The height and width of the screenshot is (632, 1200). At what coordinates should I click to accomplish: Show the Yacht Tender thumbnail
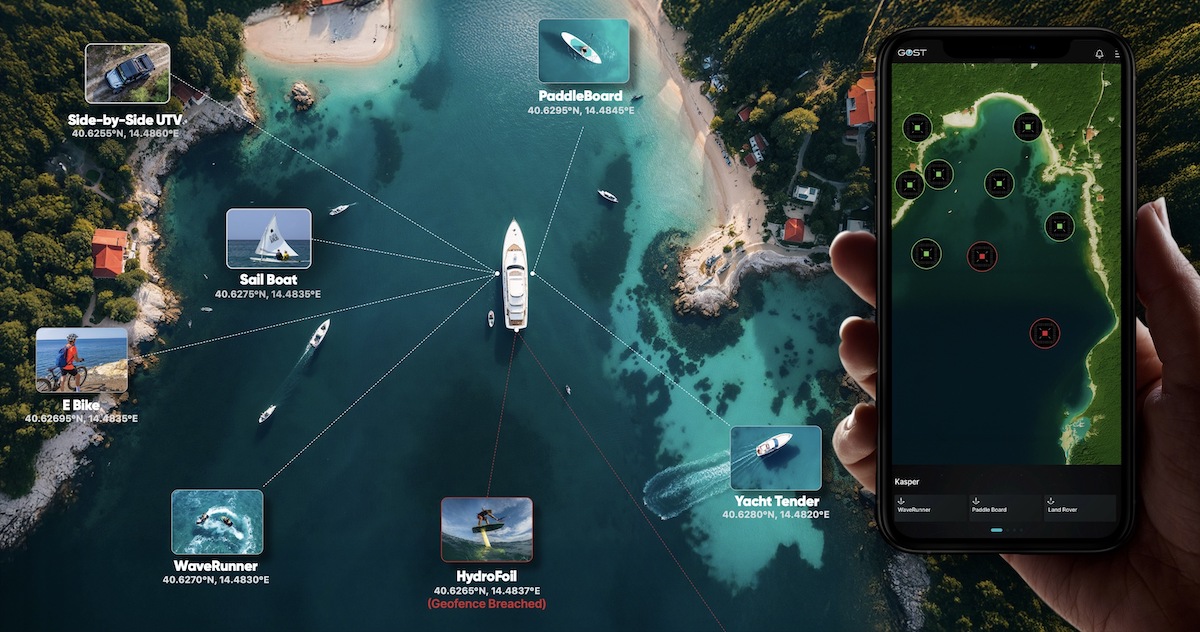(775, 458)
